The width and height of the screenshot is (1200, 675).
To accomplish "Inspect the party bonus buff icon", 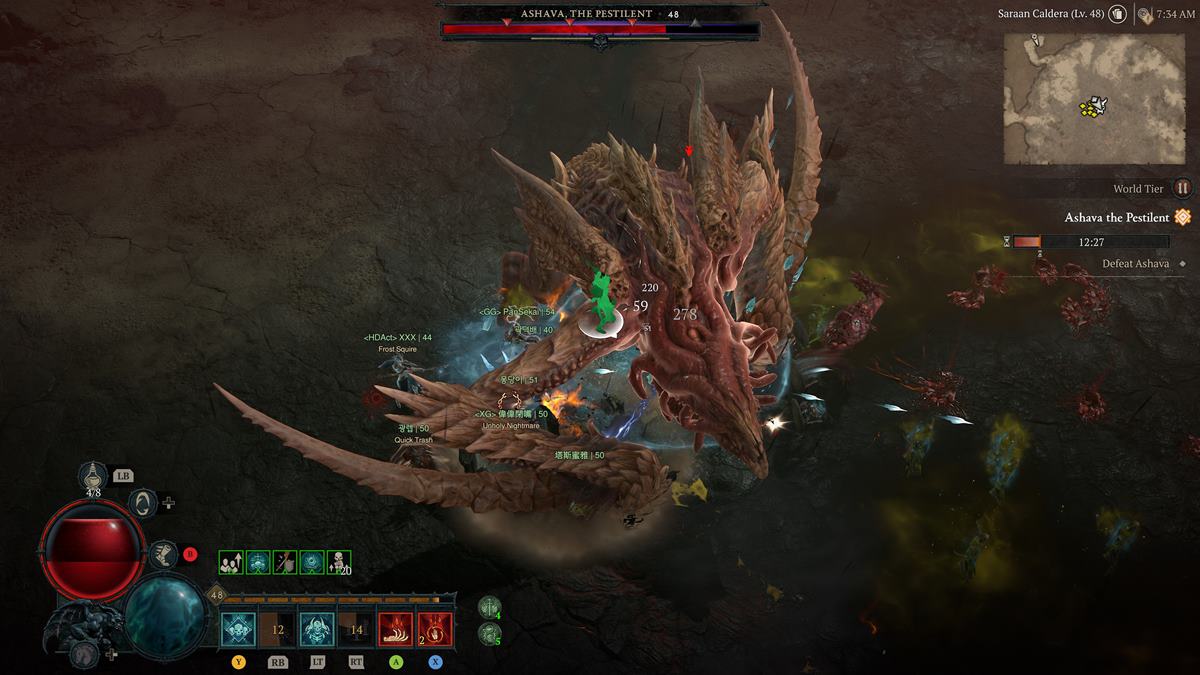I will click(x=231, y=563).
